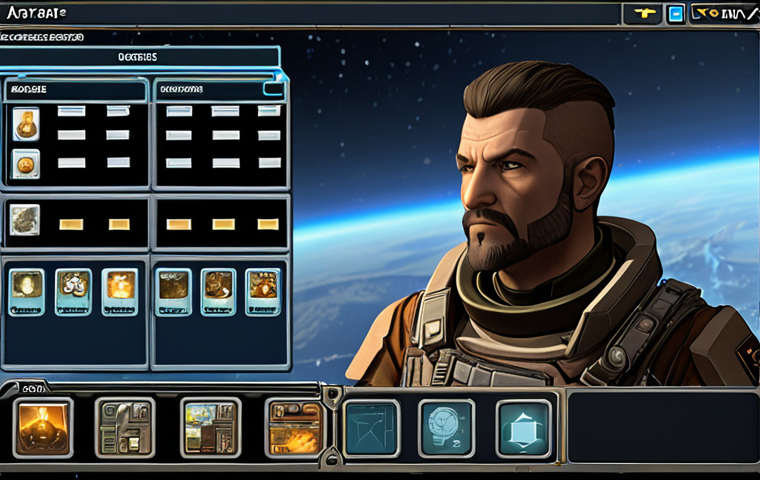Select the golden figurine item slot
Viewport: 760px width, 480px height.
[26, 124]
